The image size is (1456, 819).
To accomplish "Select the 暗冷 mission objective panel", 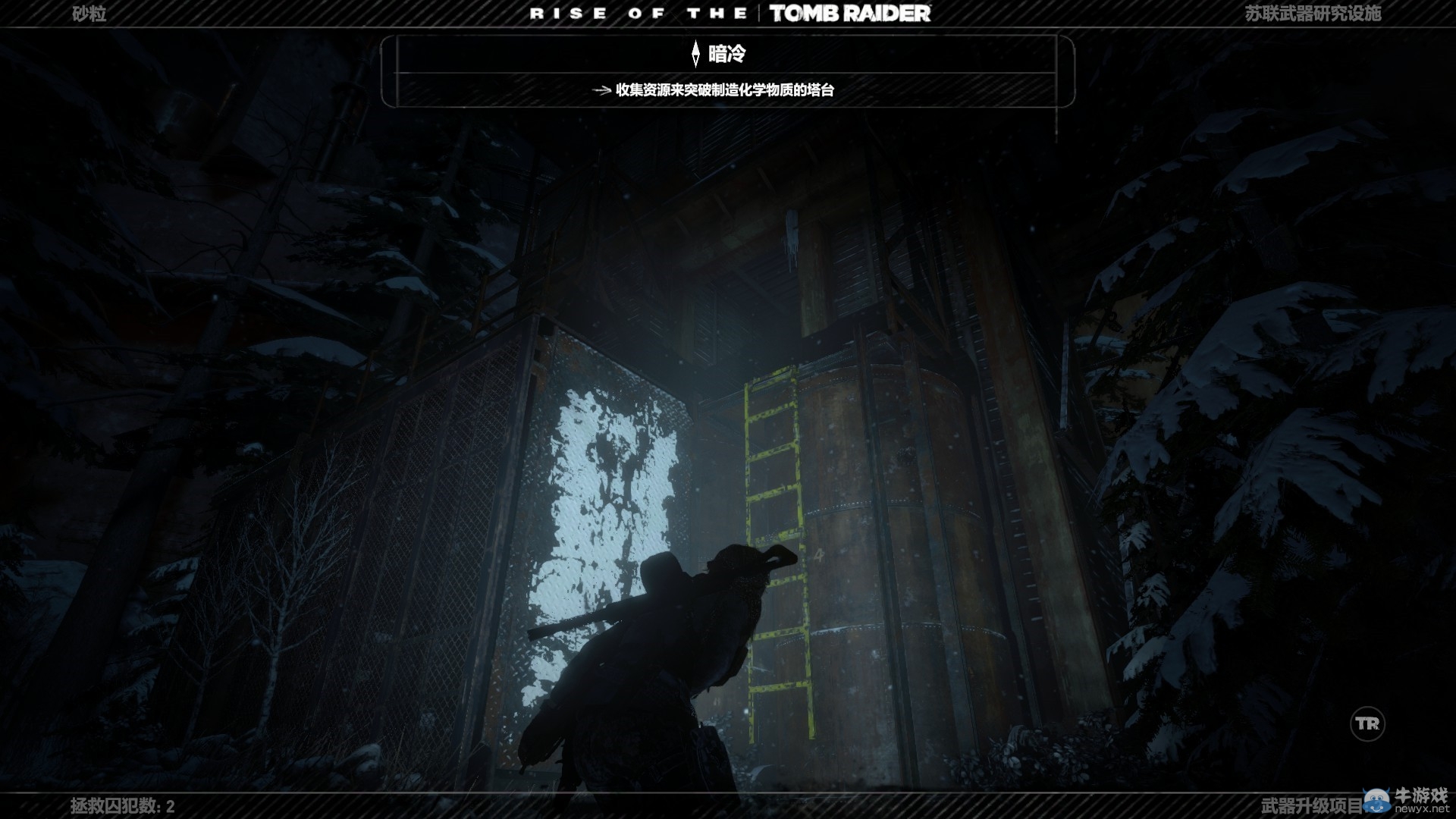I will pyautogui.click(x=726, y=71).
